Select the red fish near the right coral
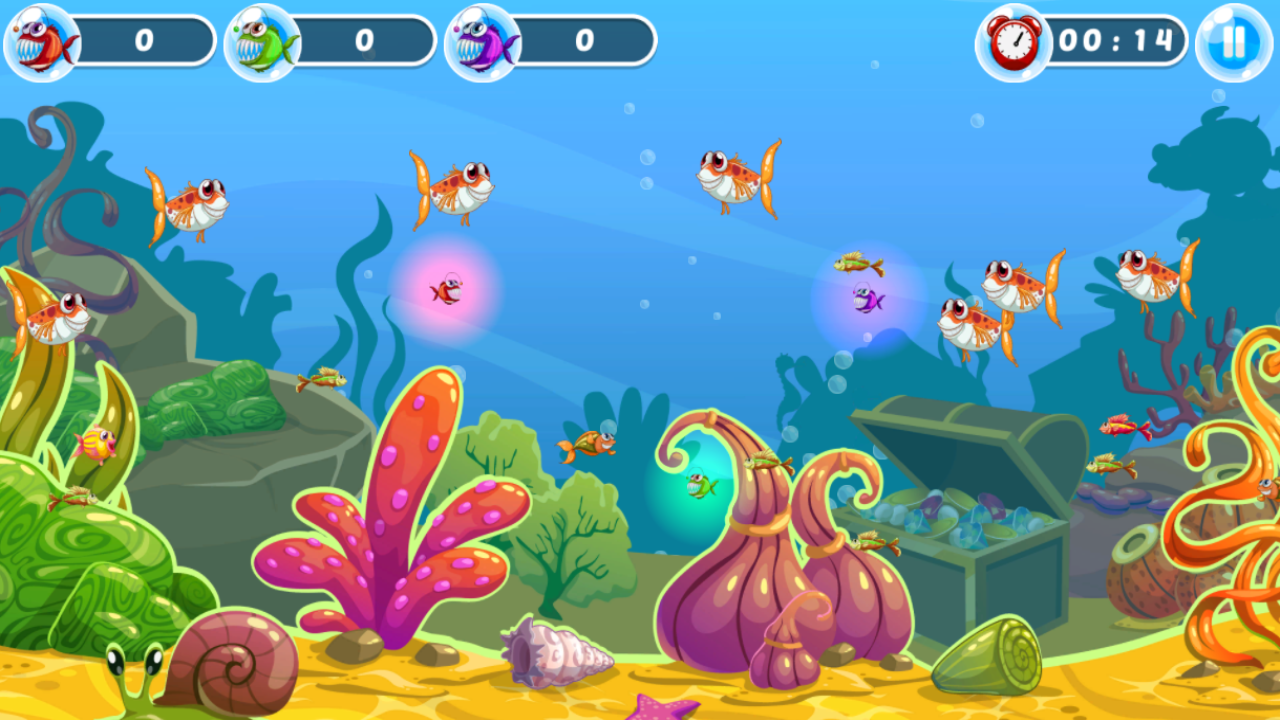 click(x=1118, y=428)
